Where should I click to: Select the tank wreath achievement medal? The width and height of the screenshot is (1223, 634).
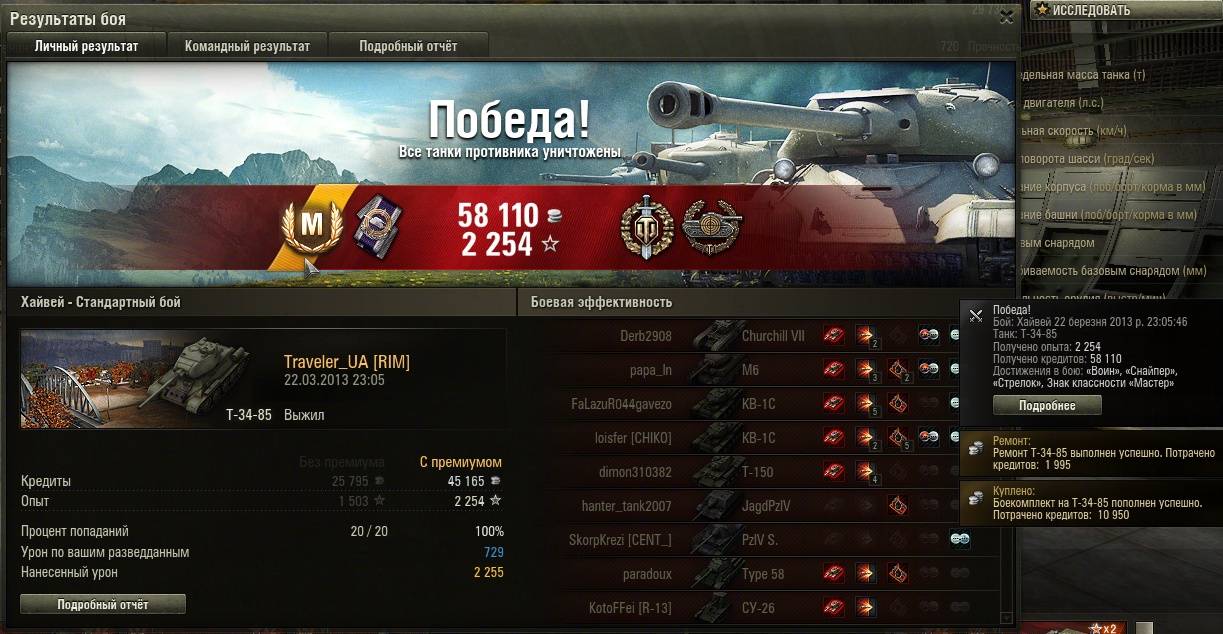(710, 226)
